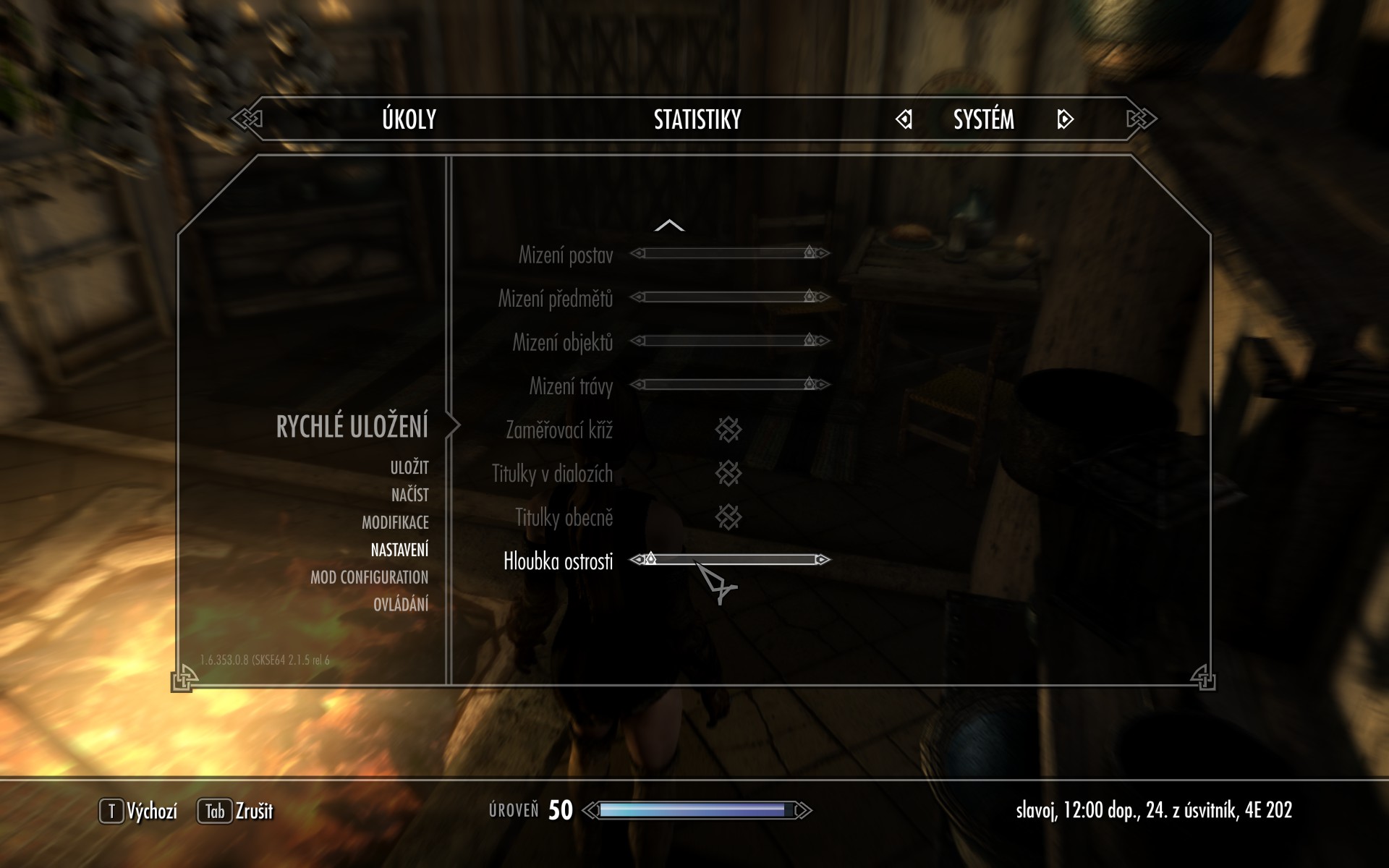Adjust the Mizení předmětů slider
The width and height of the screenshot is (1389, 868).
coord(730,297)
